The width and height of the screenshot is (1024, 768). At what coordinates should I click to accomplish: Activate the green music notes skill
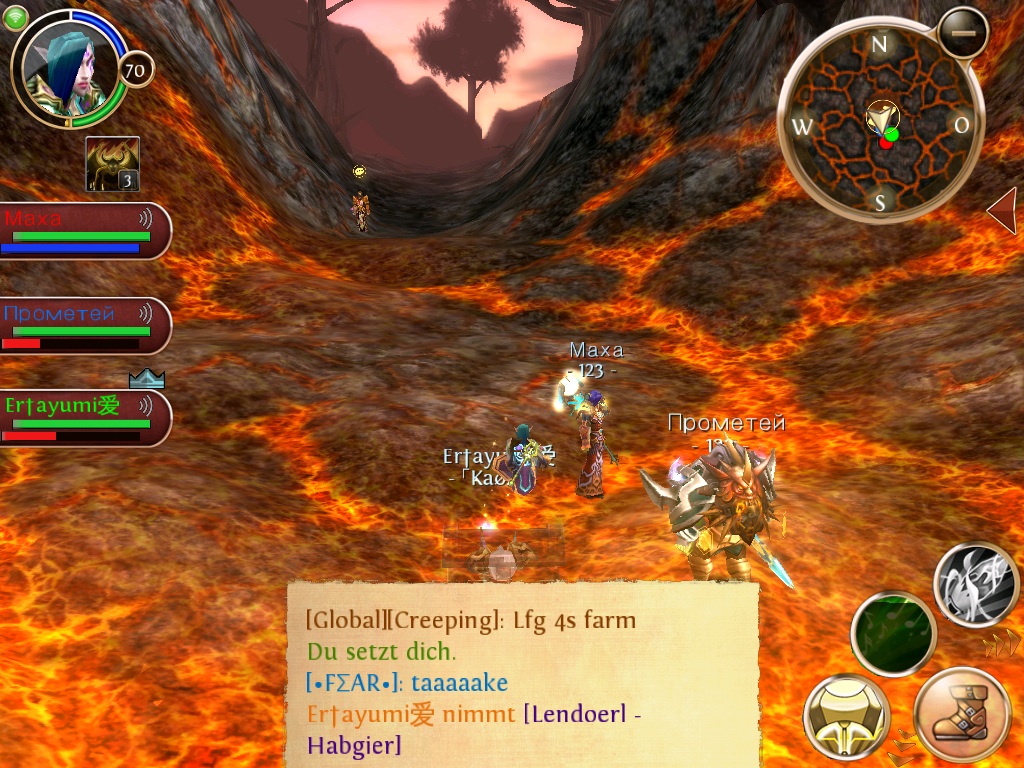pyautogui.click(x=892, y=633)
